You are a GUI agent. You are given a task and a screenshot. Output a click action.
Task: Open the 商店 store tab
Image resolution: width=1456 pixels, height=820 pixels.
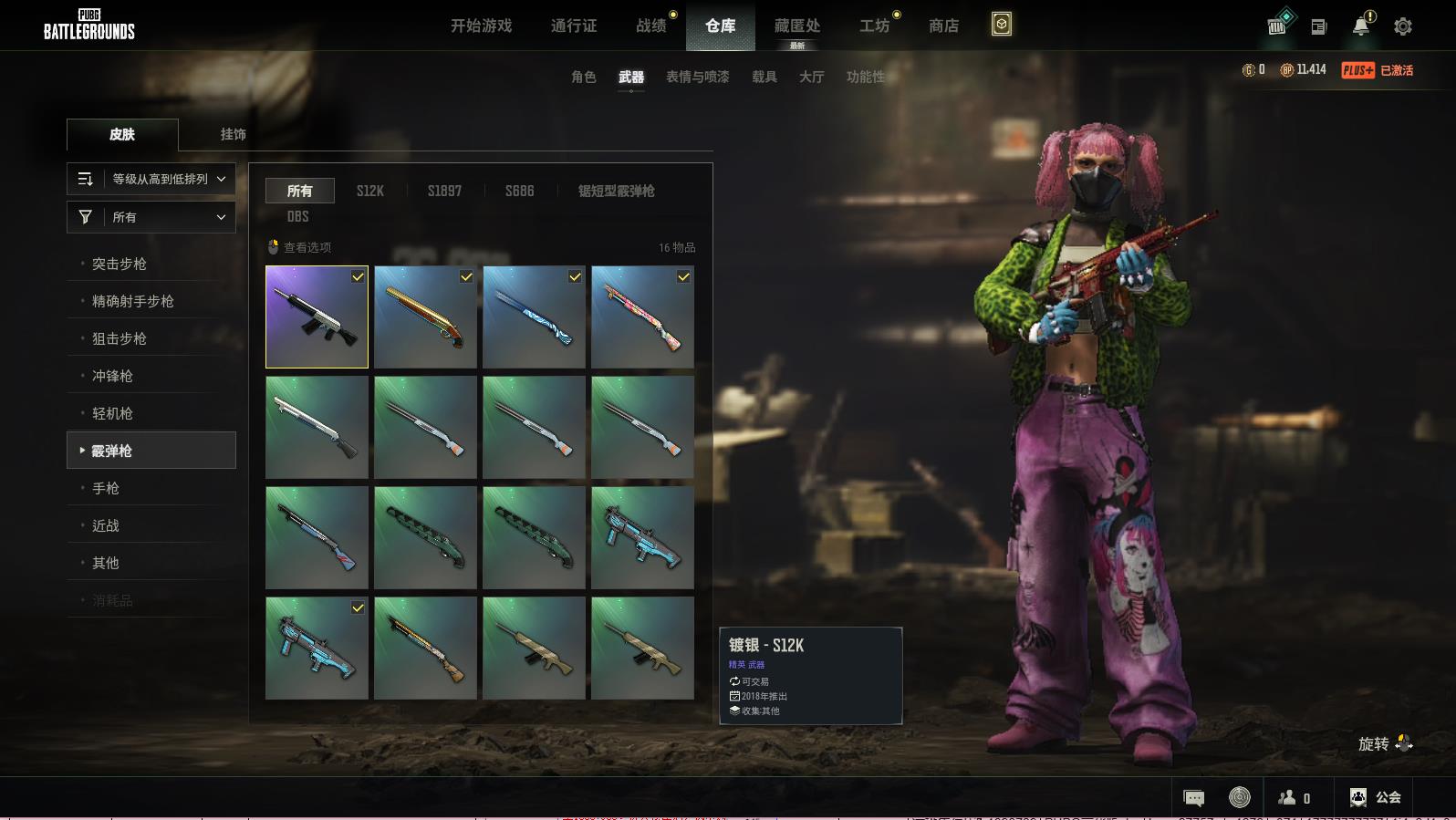(943, 26)
